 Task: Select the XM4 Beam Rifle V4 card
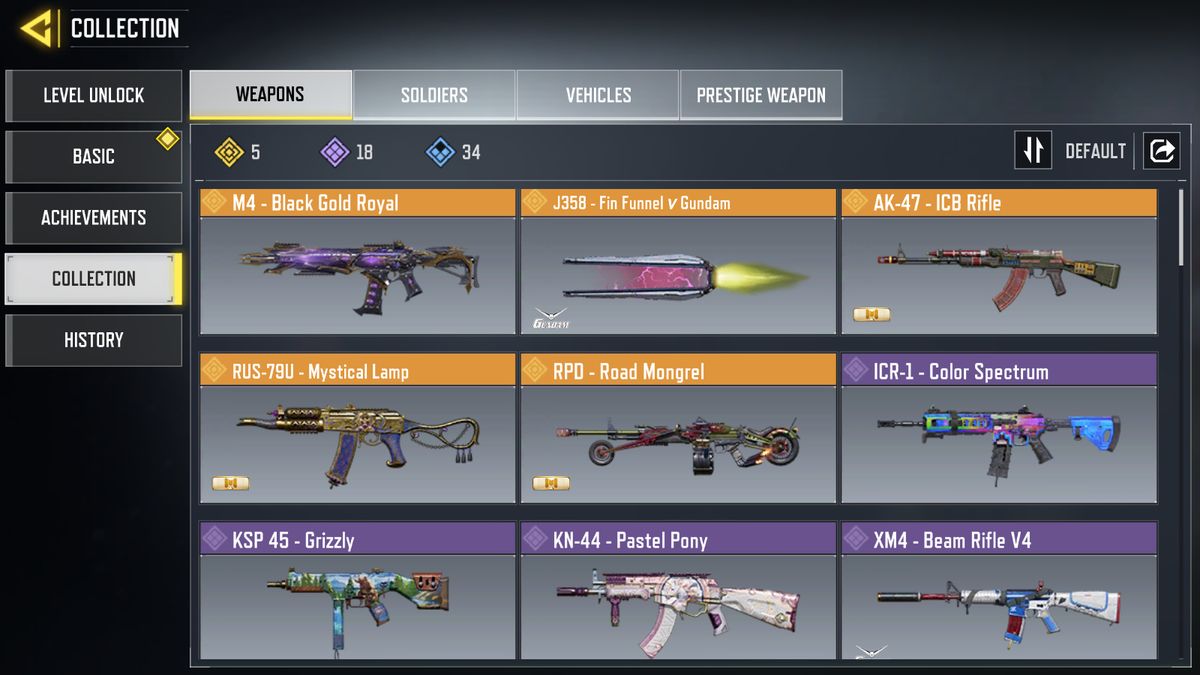pos(998,593)
